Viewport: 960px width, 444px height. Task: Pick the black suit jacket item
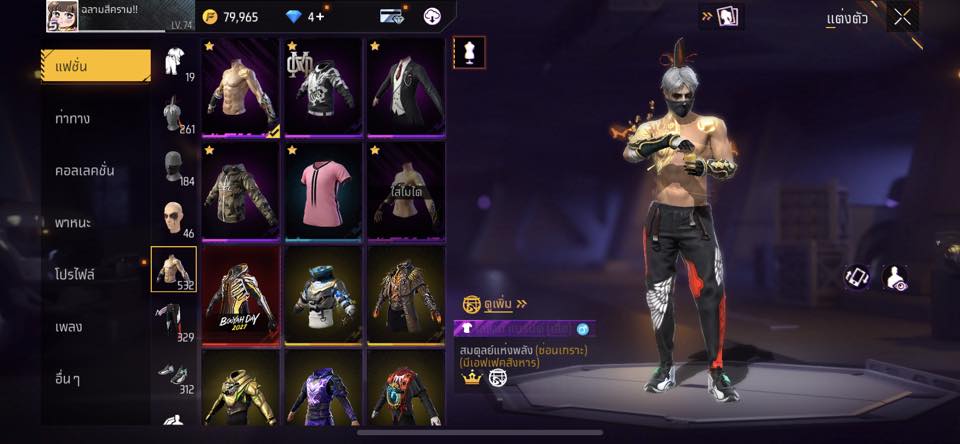click(x=405, y=86)
